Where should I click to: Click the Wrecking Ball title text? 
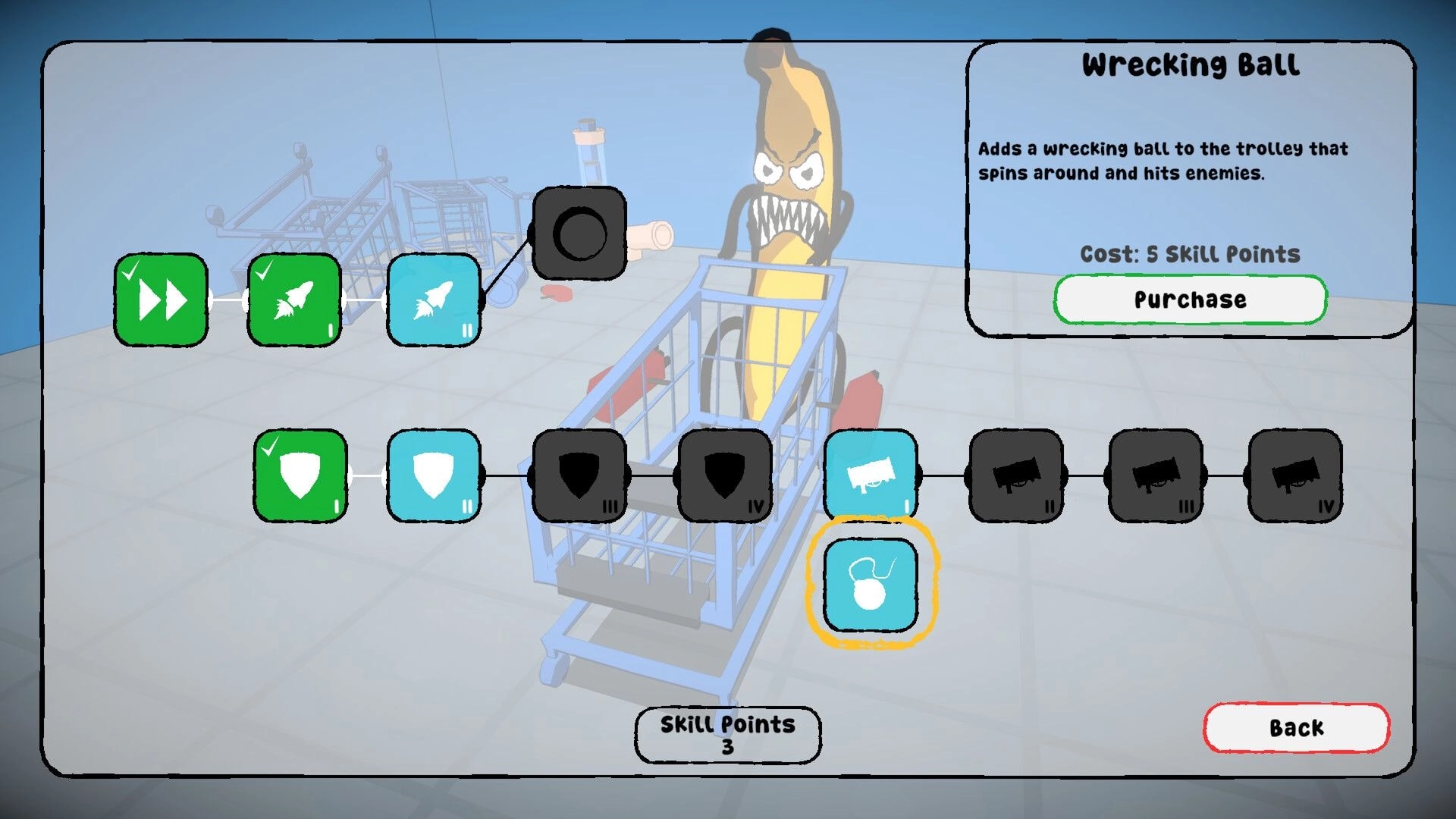[1190, 65]
